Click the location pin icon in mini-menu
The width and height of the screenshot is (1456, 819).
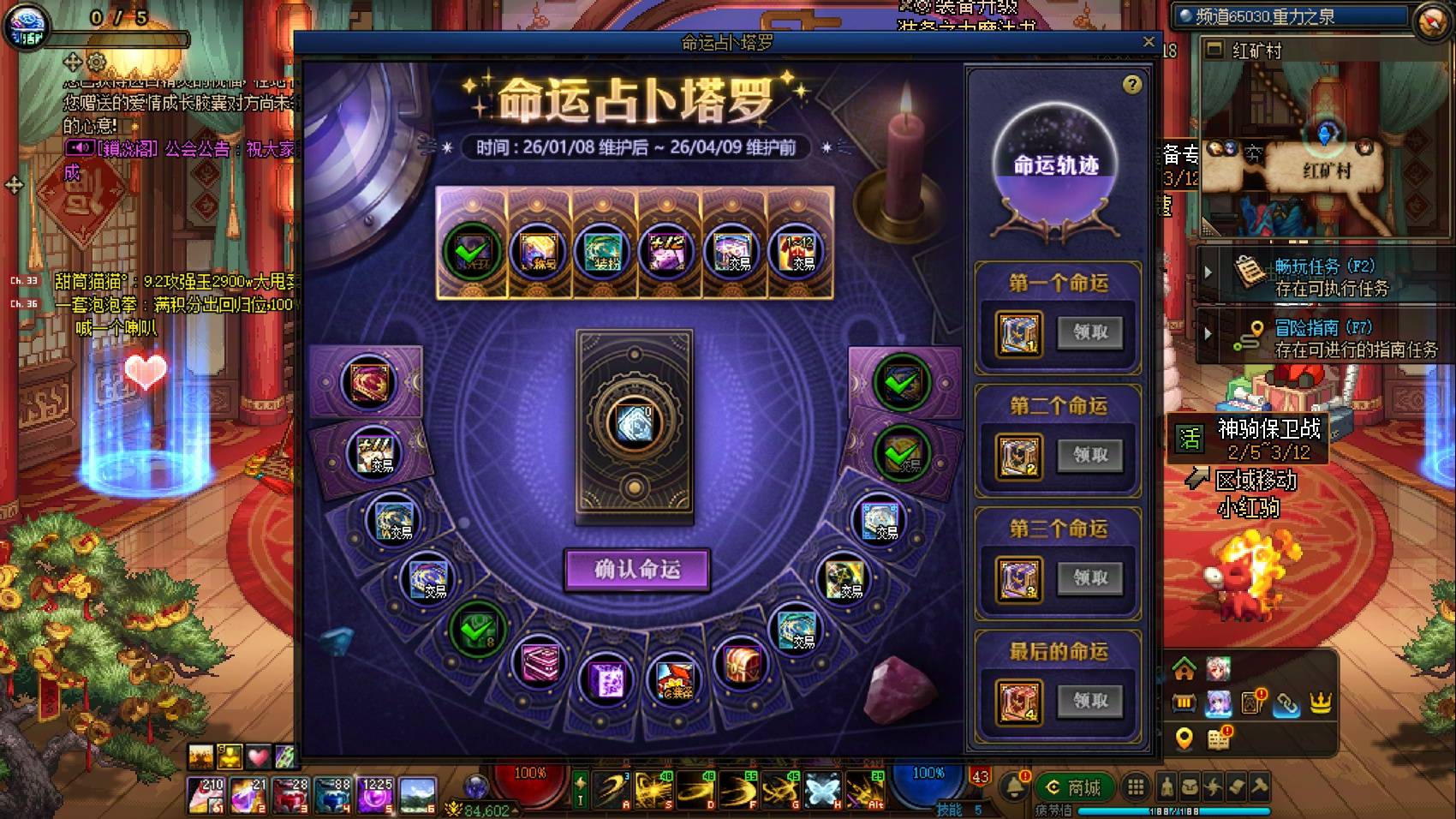(1184, 737)
